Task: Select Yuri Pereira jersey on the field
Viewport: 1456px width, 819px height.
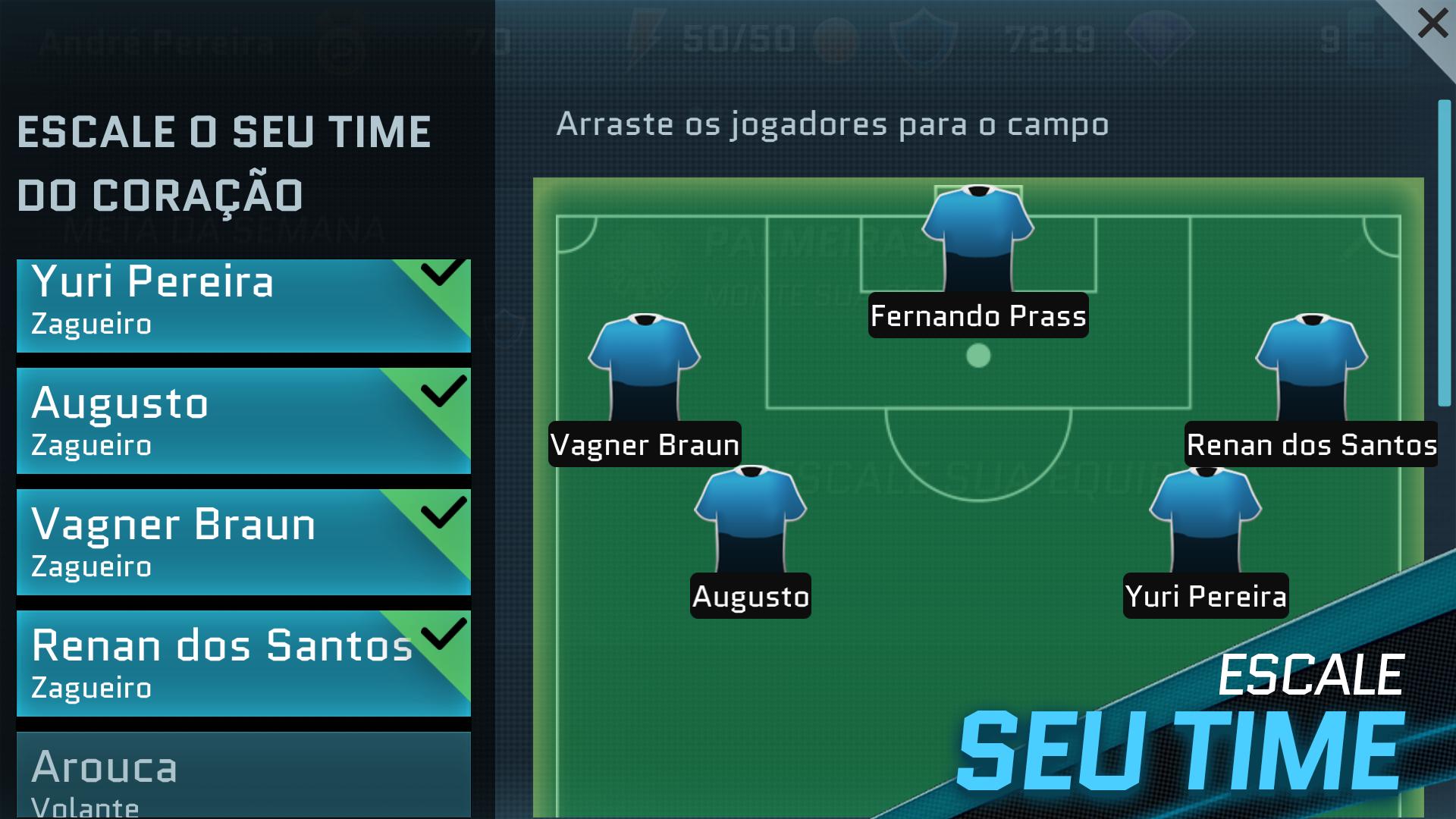Action: tap(1206, 516)
